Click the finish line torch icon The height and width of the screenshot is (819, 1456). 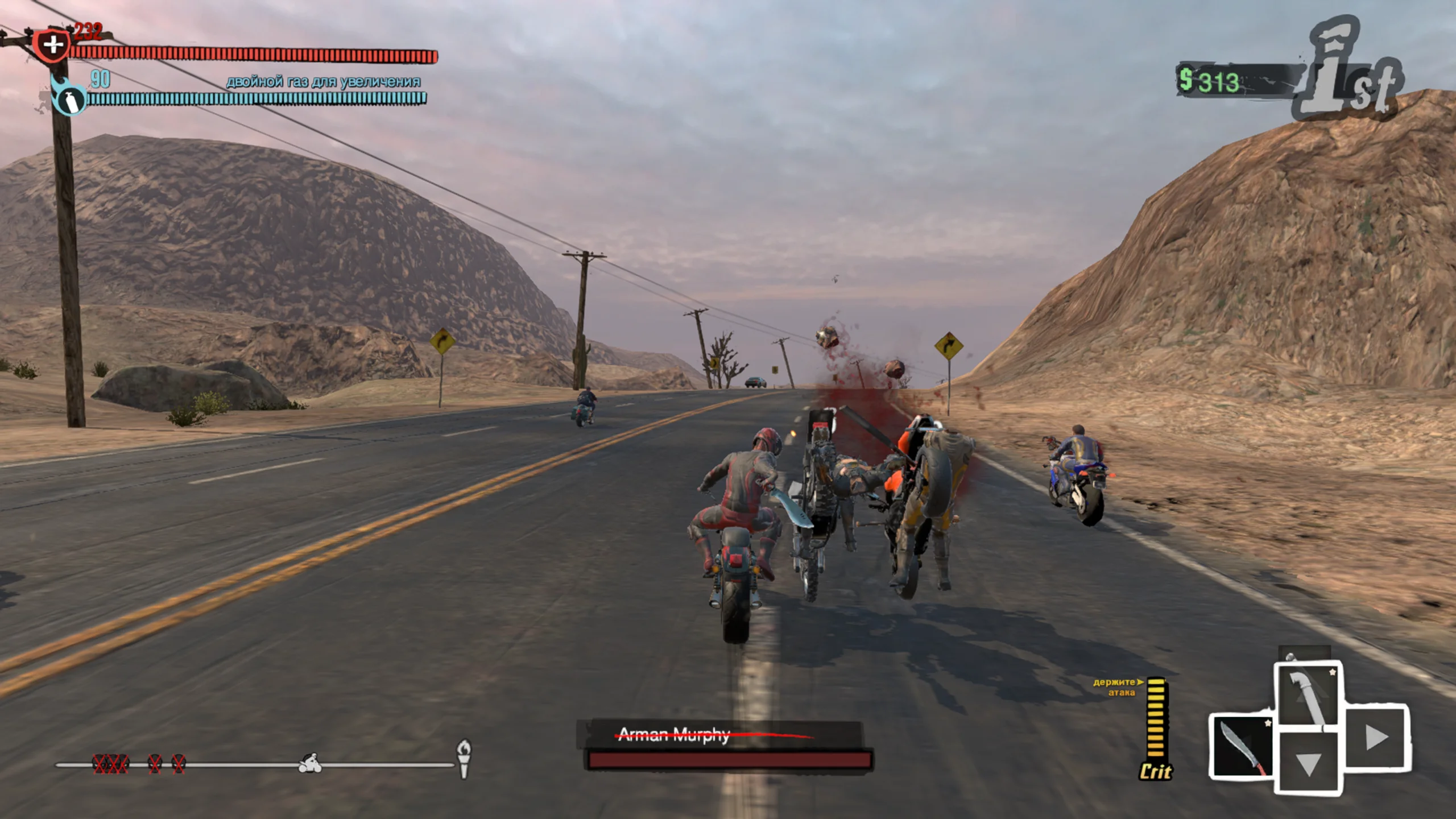click(x=464, y=758)
